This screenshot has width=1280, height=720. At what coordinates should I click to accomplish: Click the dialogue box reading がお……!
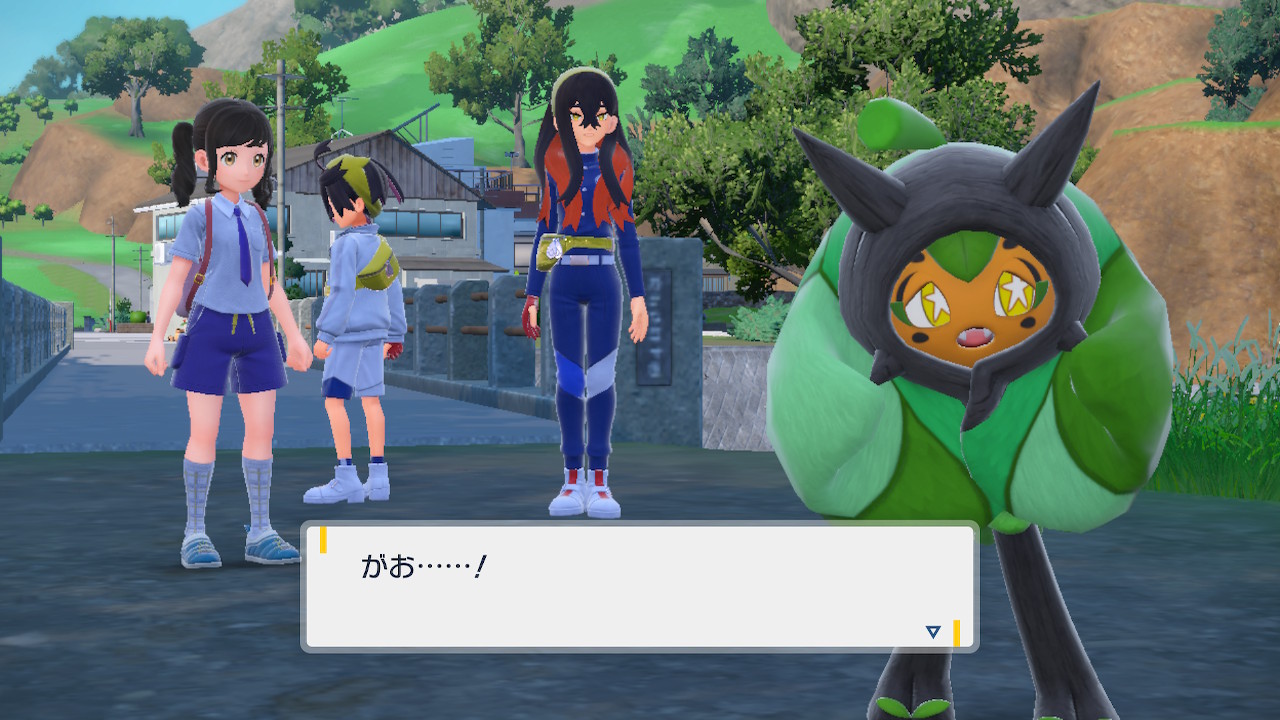click(639, 587)
